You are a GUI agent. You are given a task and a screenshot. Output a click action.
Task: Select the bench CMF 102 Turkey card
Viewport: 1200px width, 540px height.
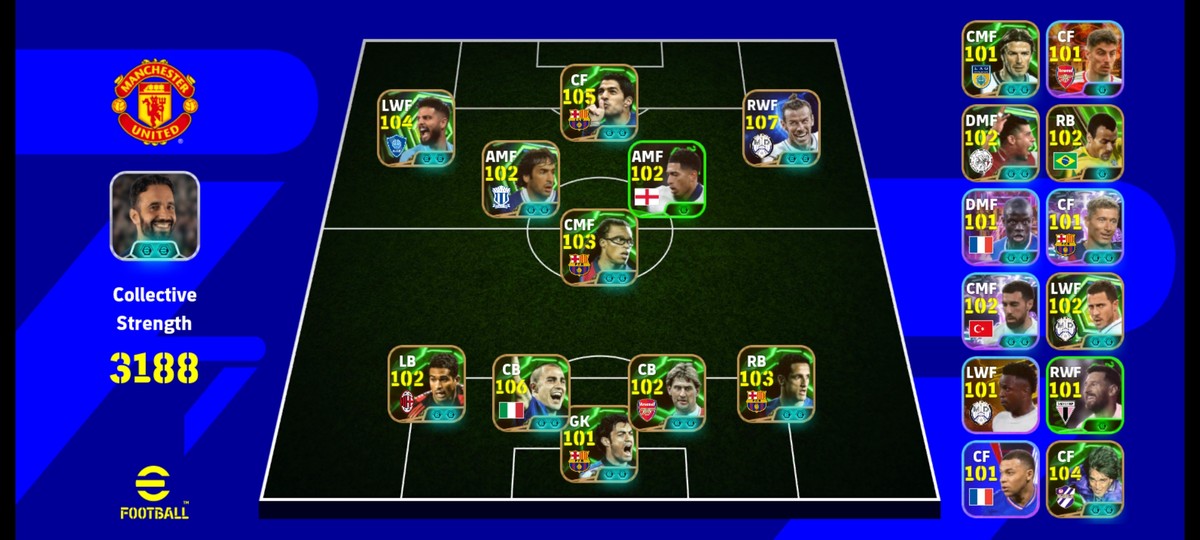[1000, 311]
